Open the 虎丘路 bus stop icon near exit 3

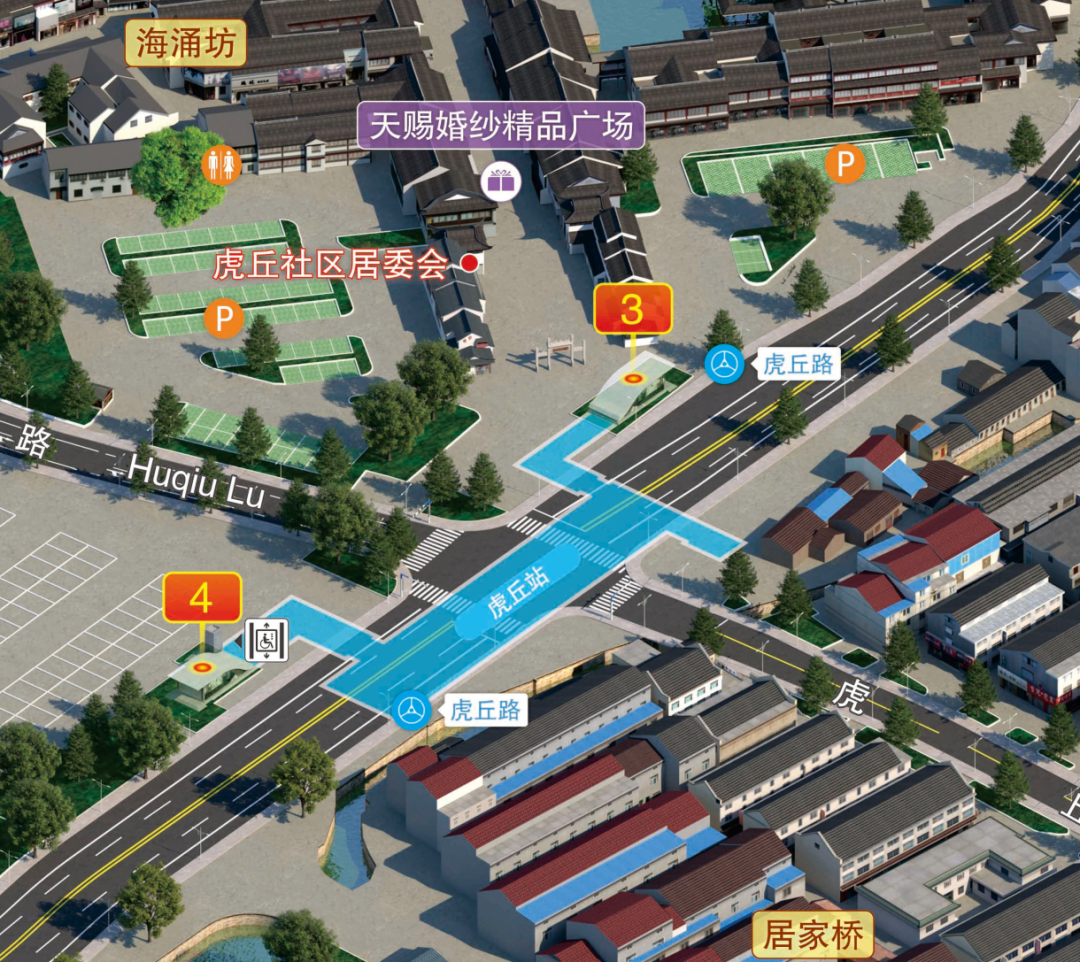pos(724,364)
